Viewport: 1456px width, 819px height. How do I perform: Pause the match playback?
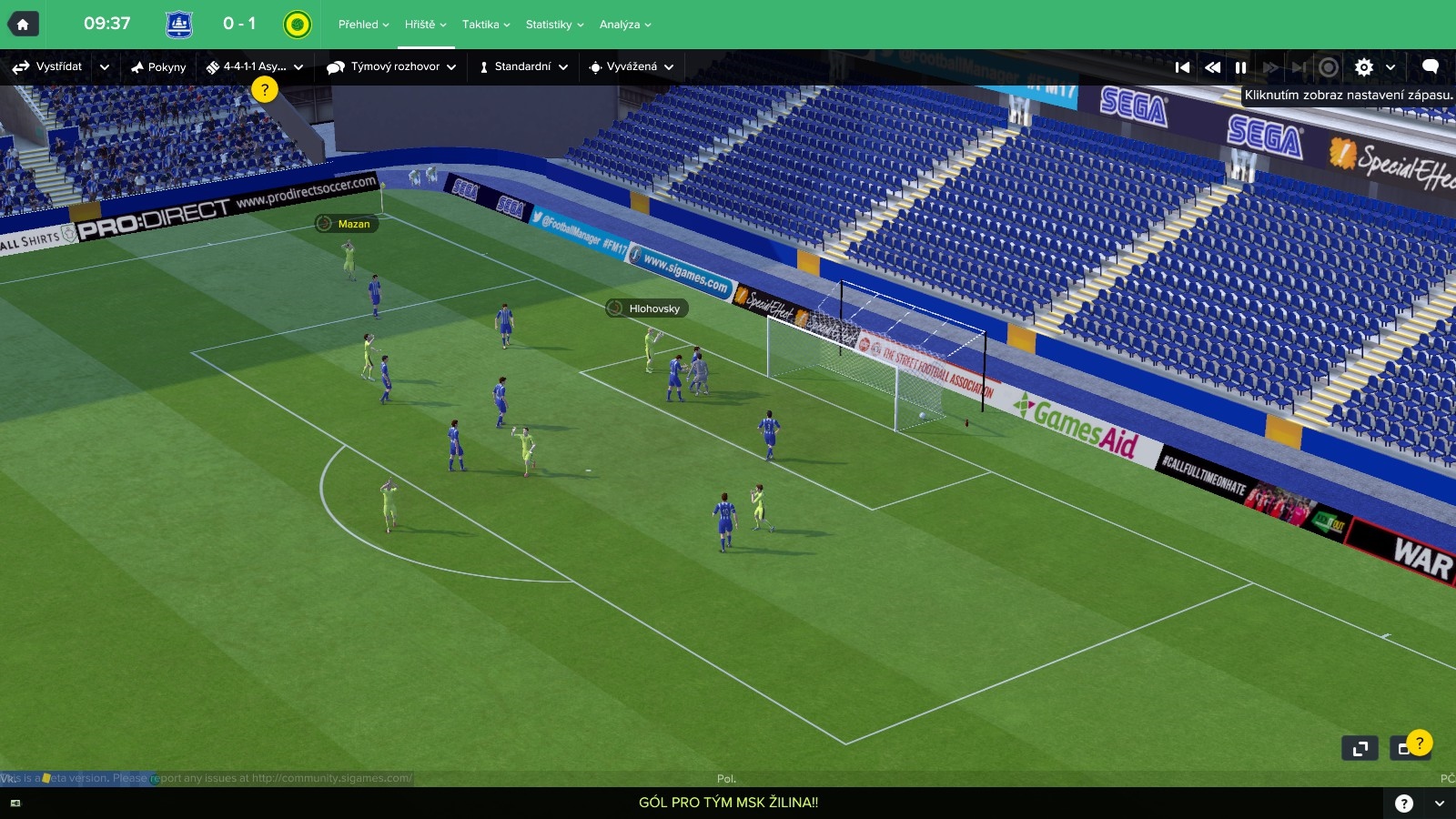1240,67
